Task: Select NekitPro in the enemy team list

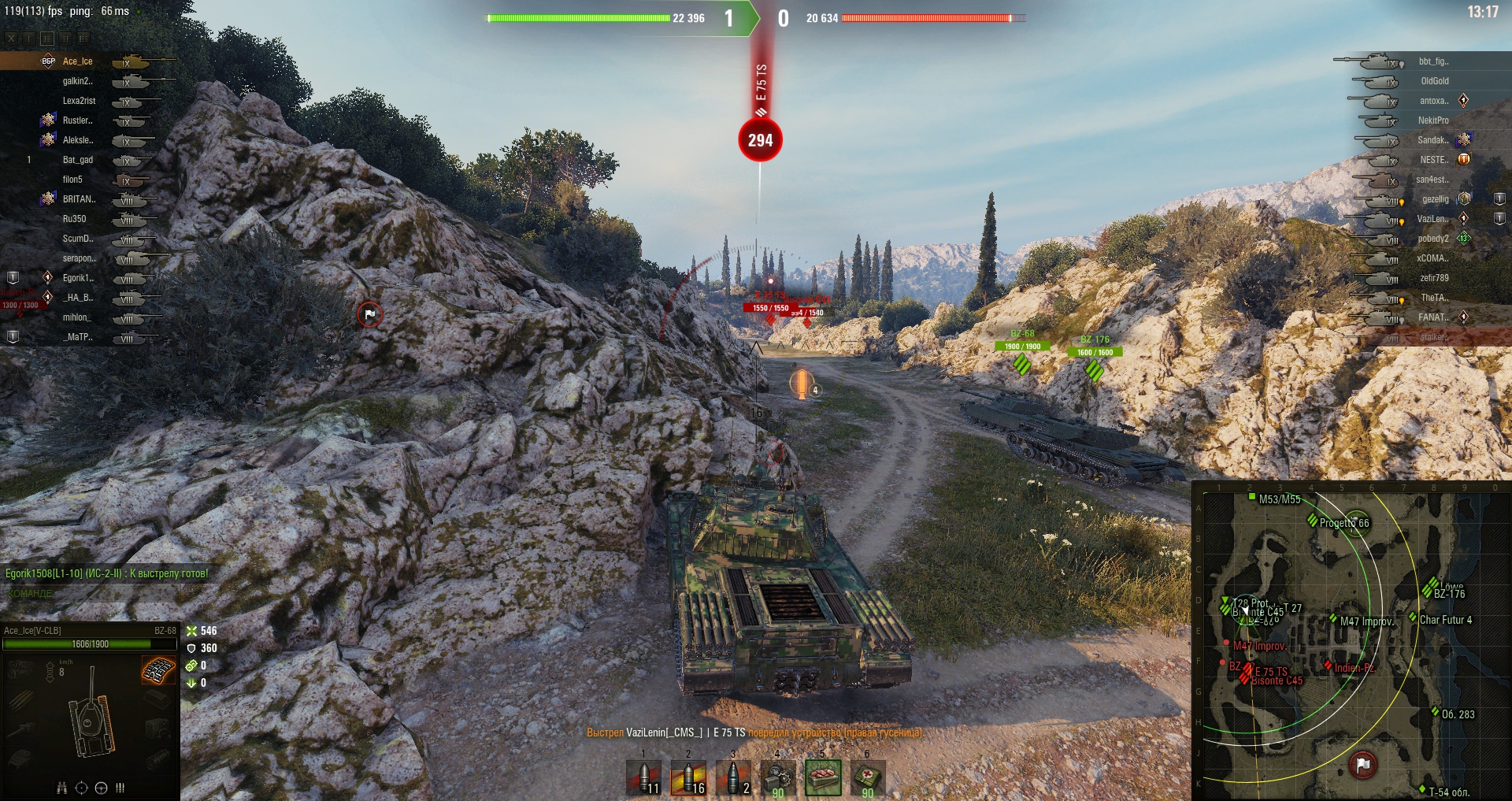Action: pos(1433,121)
